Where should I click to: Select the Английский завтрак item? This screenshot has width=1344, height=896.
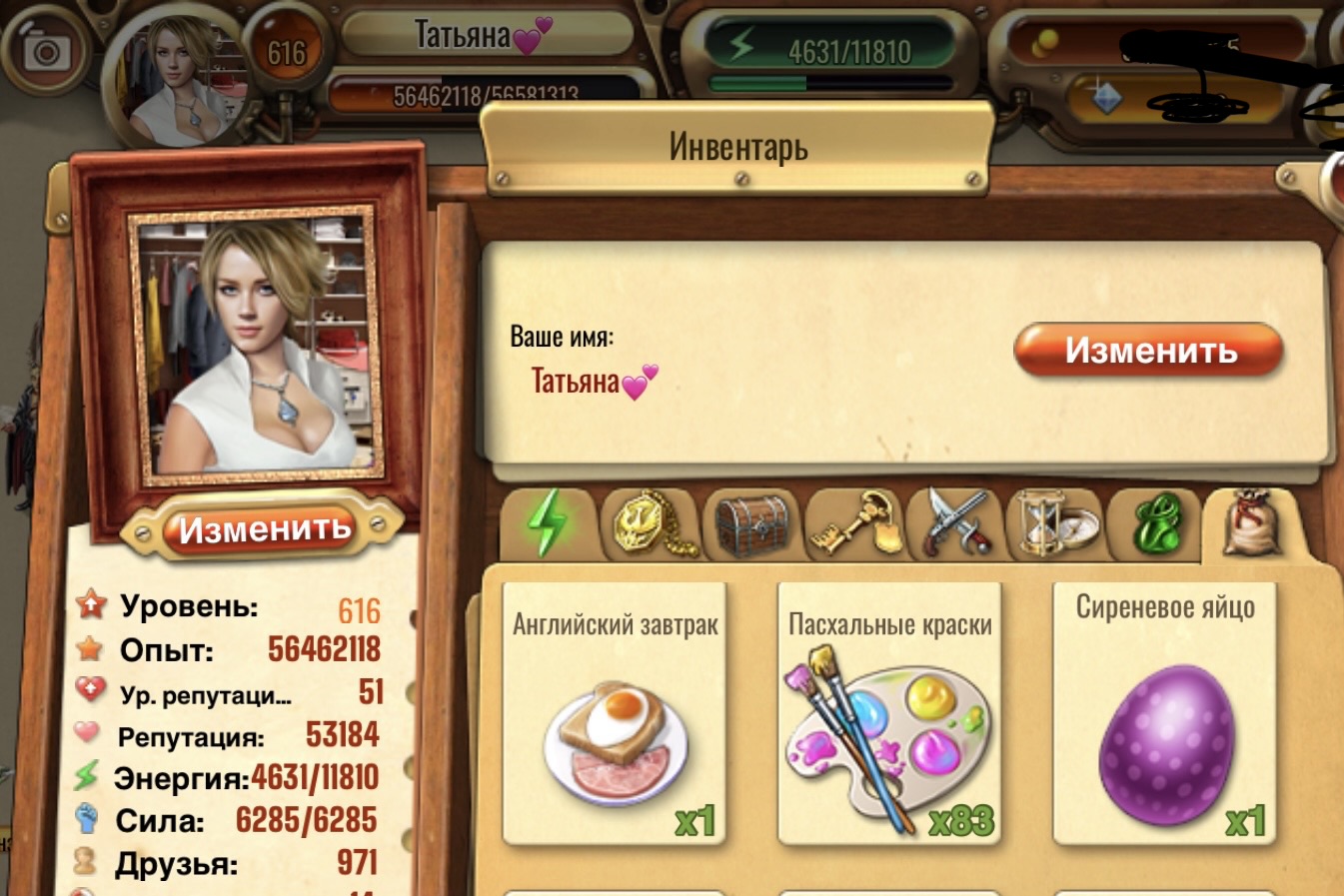[615, 714]
